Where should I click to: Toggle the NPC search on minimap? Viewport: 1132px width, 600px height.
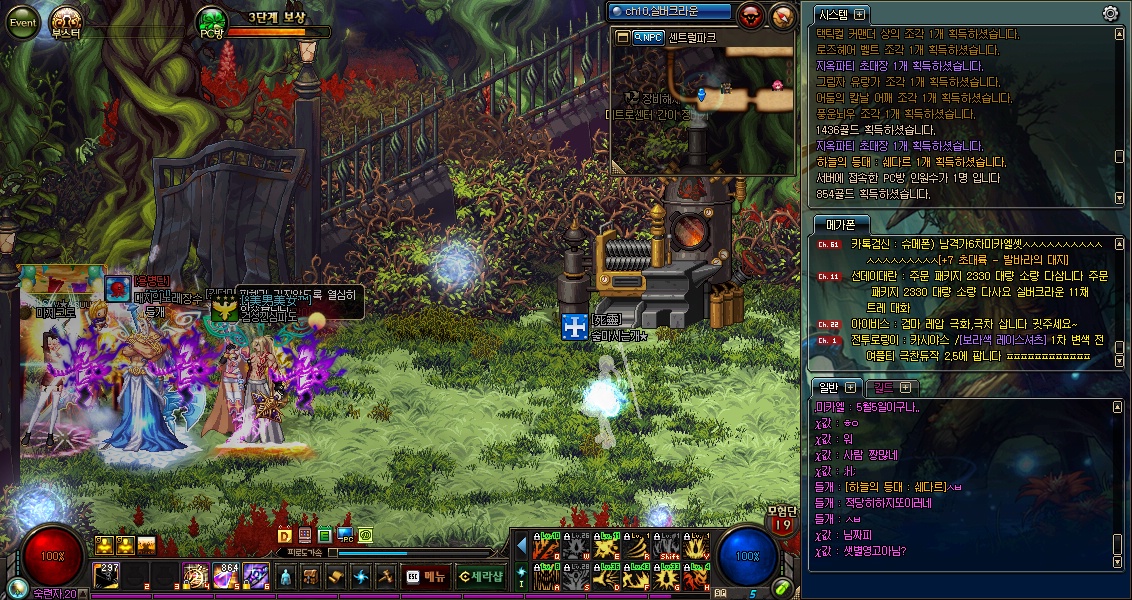648,37
